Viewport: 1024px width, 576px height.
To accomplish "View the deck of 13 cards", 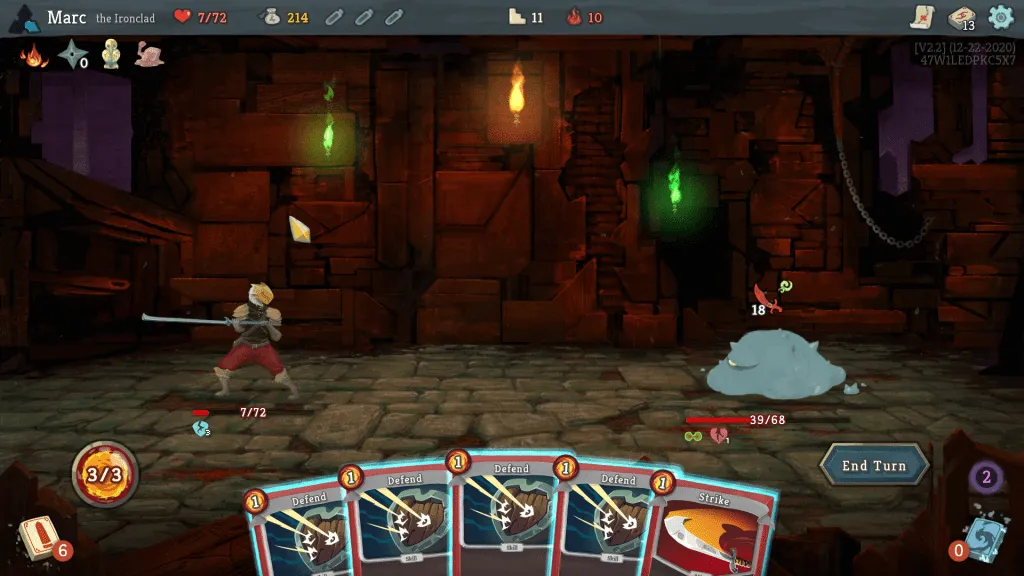I will (x=961, y=18).
